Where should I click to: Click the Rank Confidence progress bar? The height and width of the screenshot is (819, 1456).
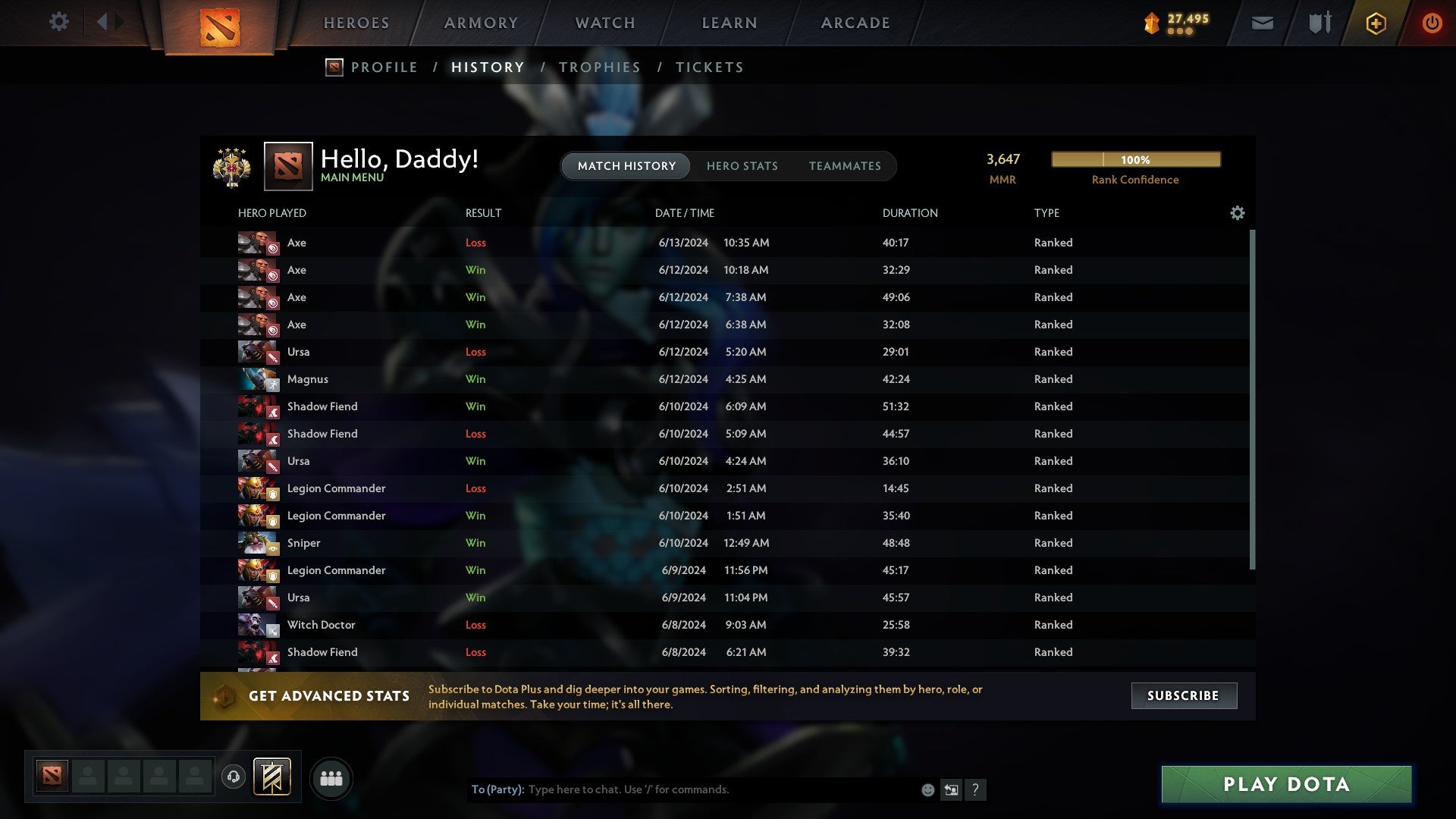point(1134,159)
